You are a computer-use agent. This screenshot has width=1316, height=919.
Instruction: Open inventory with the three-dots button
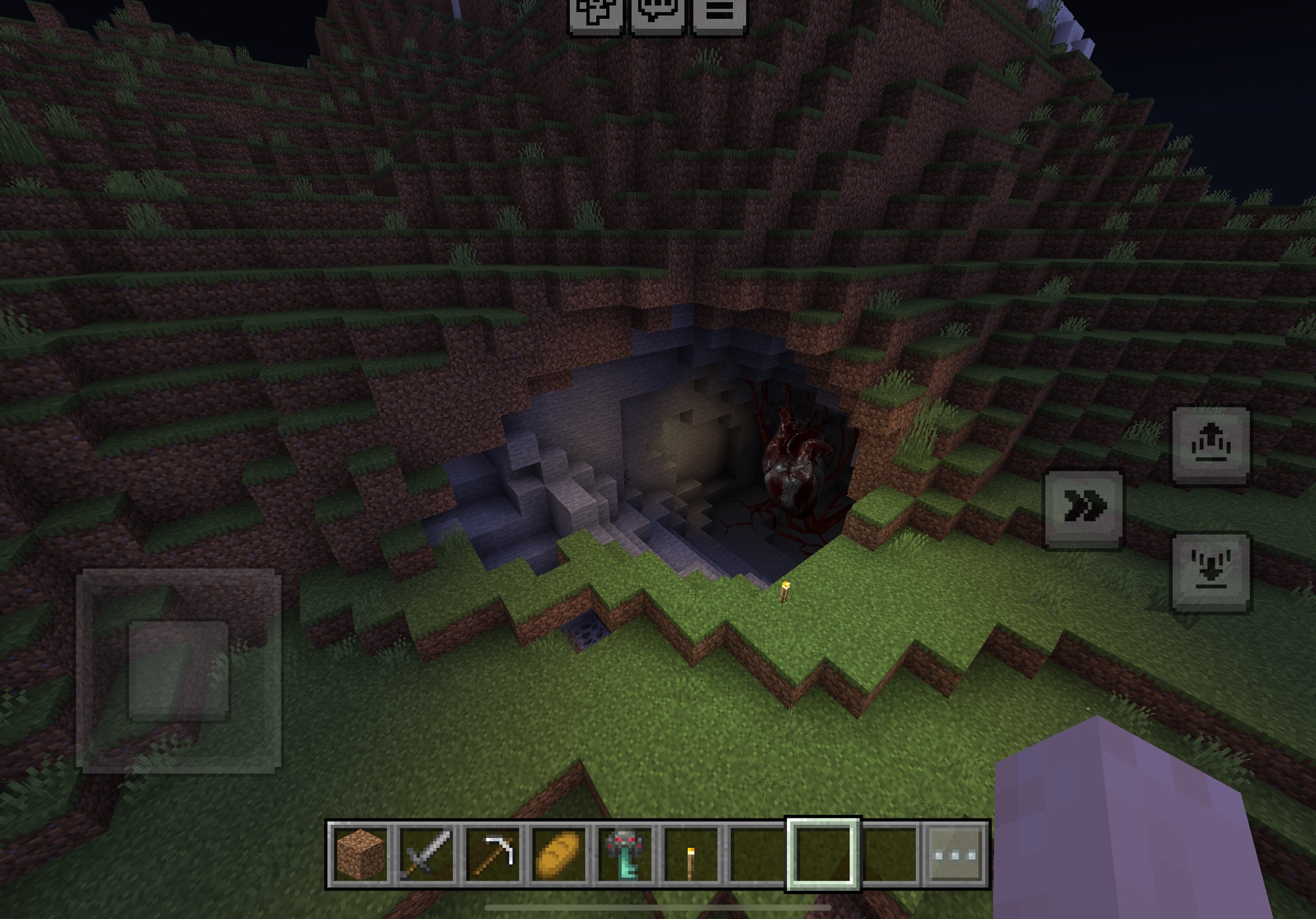coord(955,854)
